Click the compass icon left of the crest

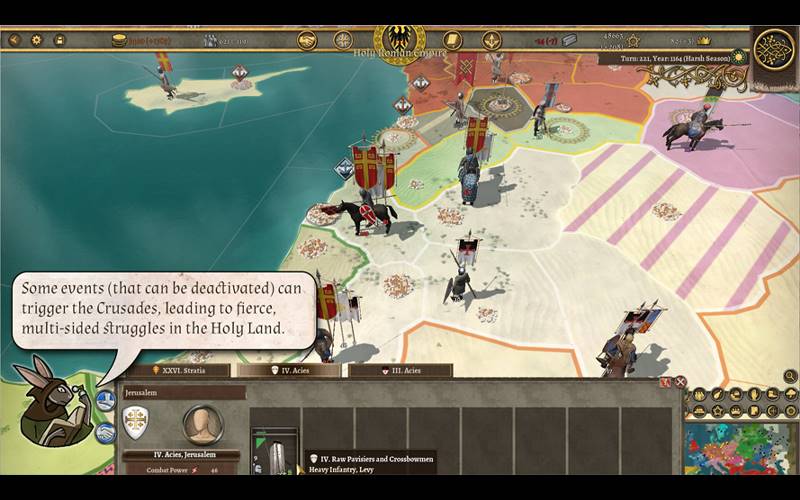point(343,40)
